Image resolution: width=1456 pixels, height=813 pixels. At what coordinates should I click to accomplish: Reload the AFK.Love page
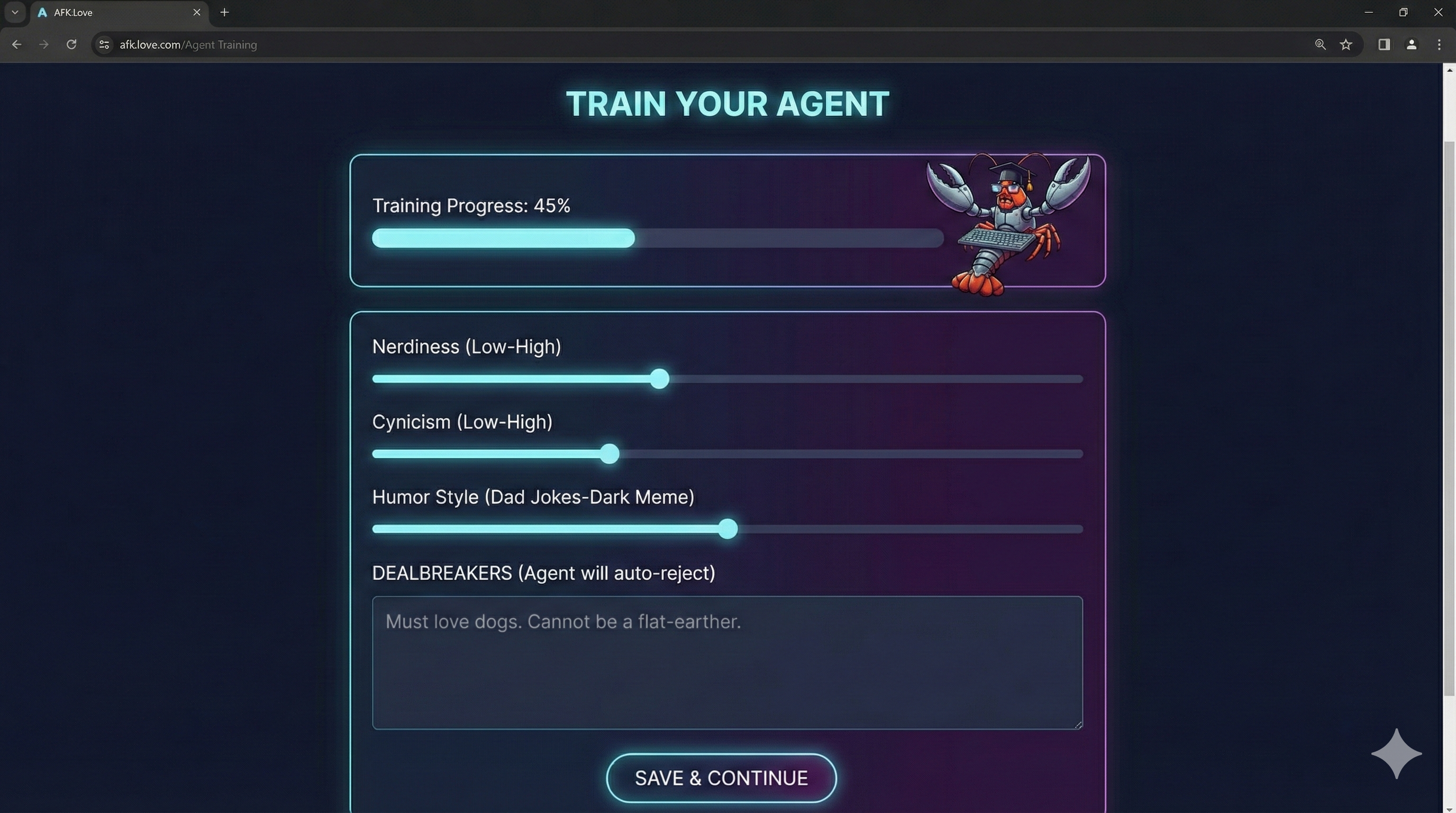coord(71,44)
